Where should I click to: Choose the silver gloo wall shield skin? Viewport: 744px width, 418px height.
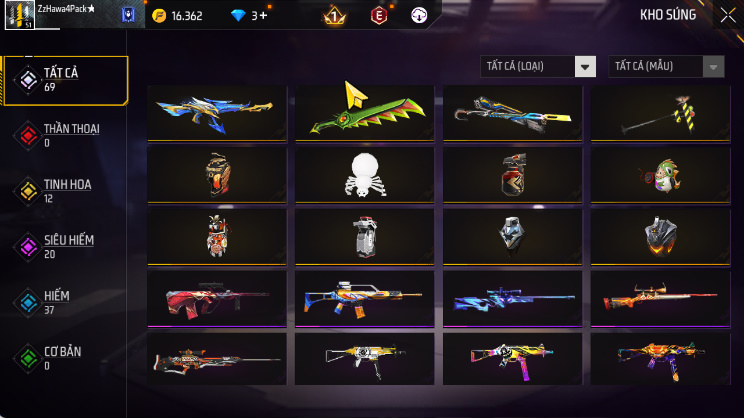512,235
